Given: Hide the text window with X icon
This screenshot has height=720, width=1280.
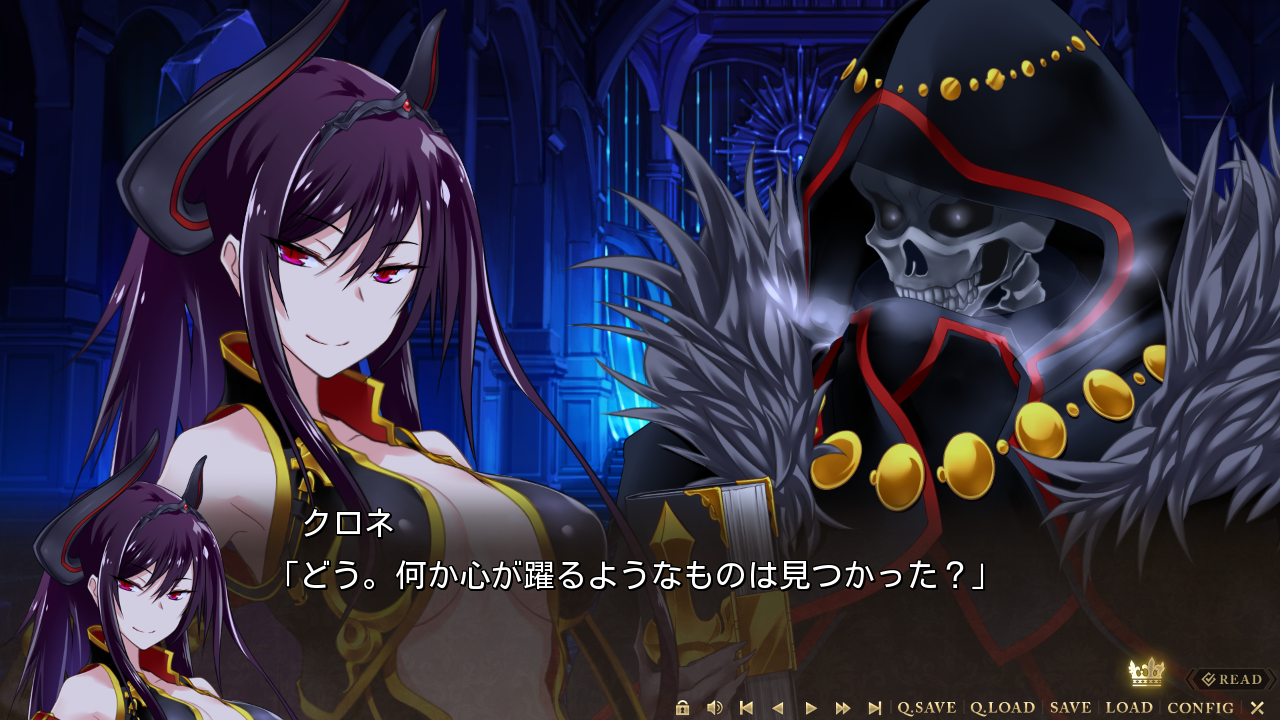Looking at the screenshot, I should (1257, 708).
